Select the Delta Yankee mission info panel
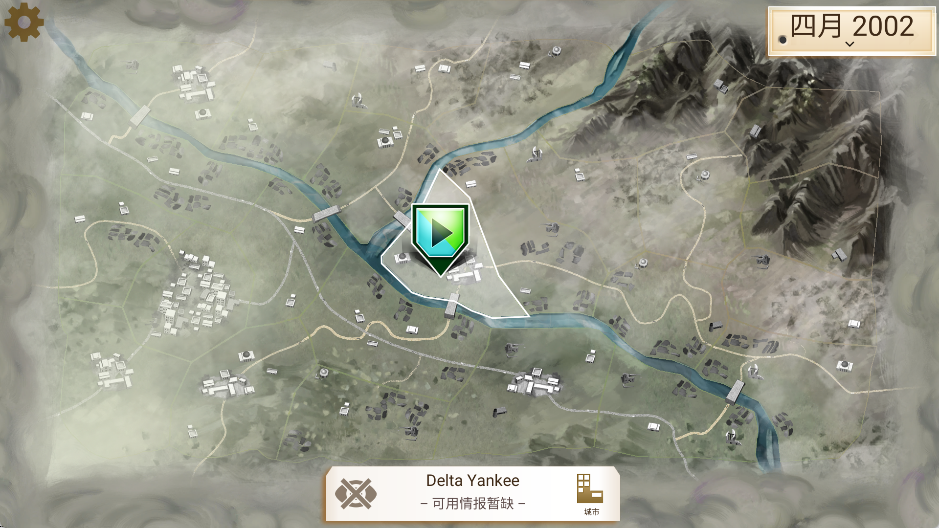This screenshot has height=528, width=939. click(x=472, y=491)
